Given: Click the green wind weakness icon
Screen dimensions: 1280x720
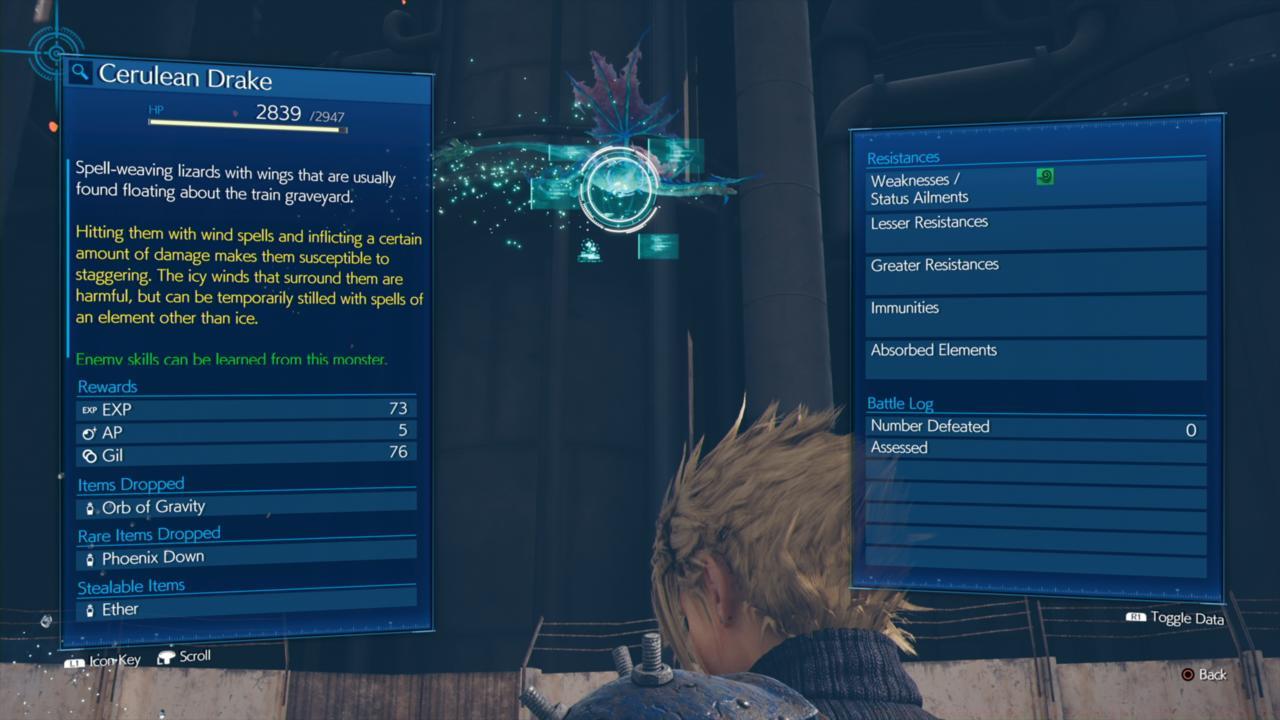Looking at the screenshot, I should (x=1045, y=177).
